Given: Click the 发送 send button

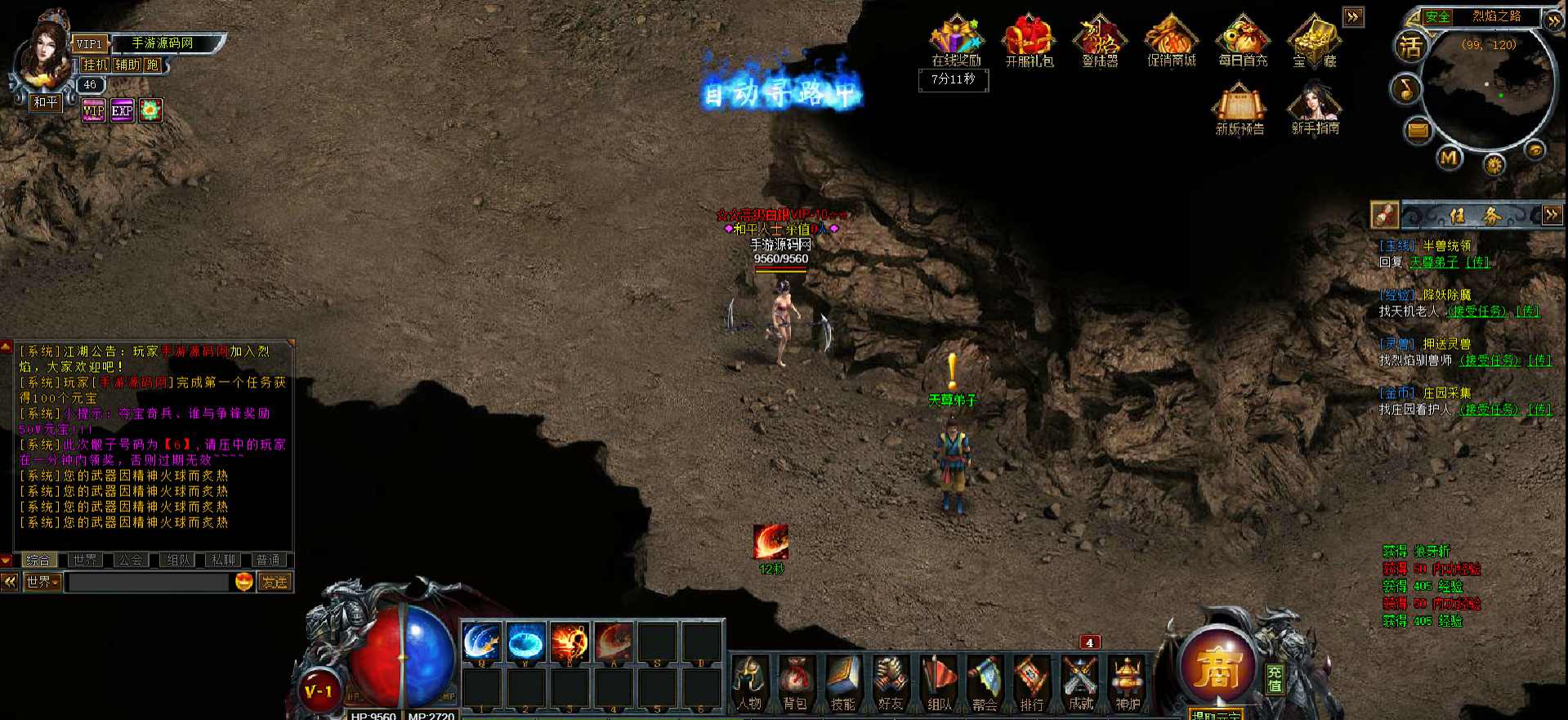Looking at the screenshot, I should point(275,582).
